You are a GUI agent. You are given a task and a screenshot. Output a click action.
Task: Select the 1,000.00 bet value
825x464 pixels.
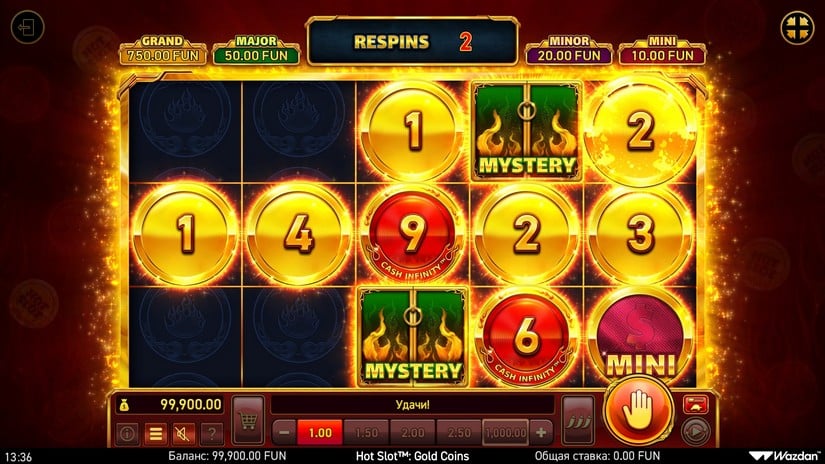pyautogui.click(x=505, y=433)
